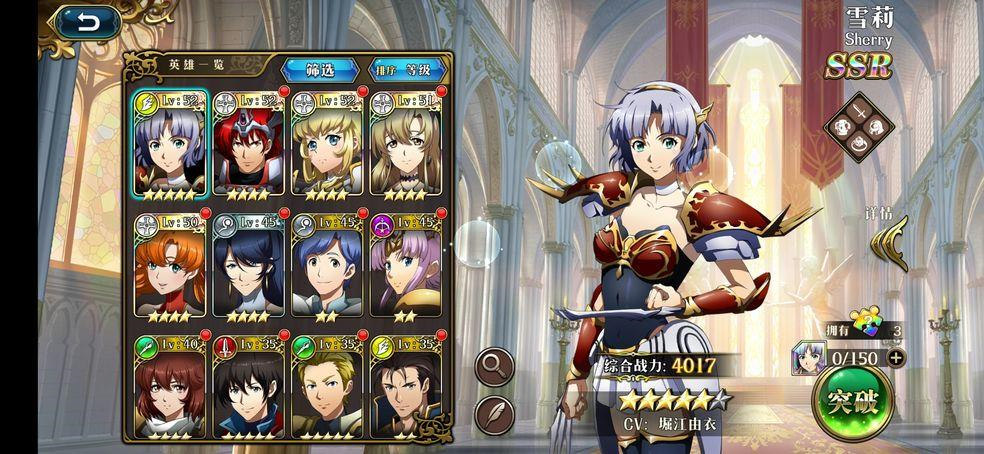Open the 筛选 filter options

coord(319,69)
